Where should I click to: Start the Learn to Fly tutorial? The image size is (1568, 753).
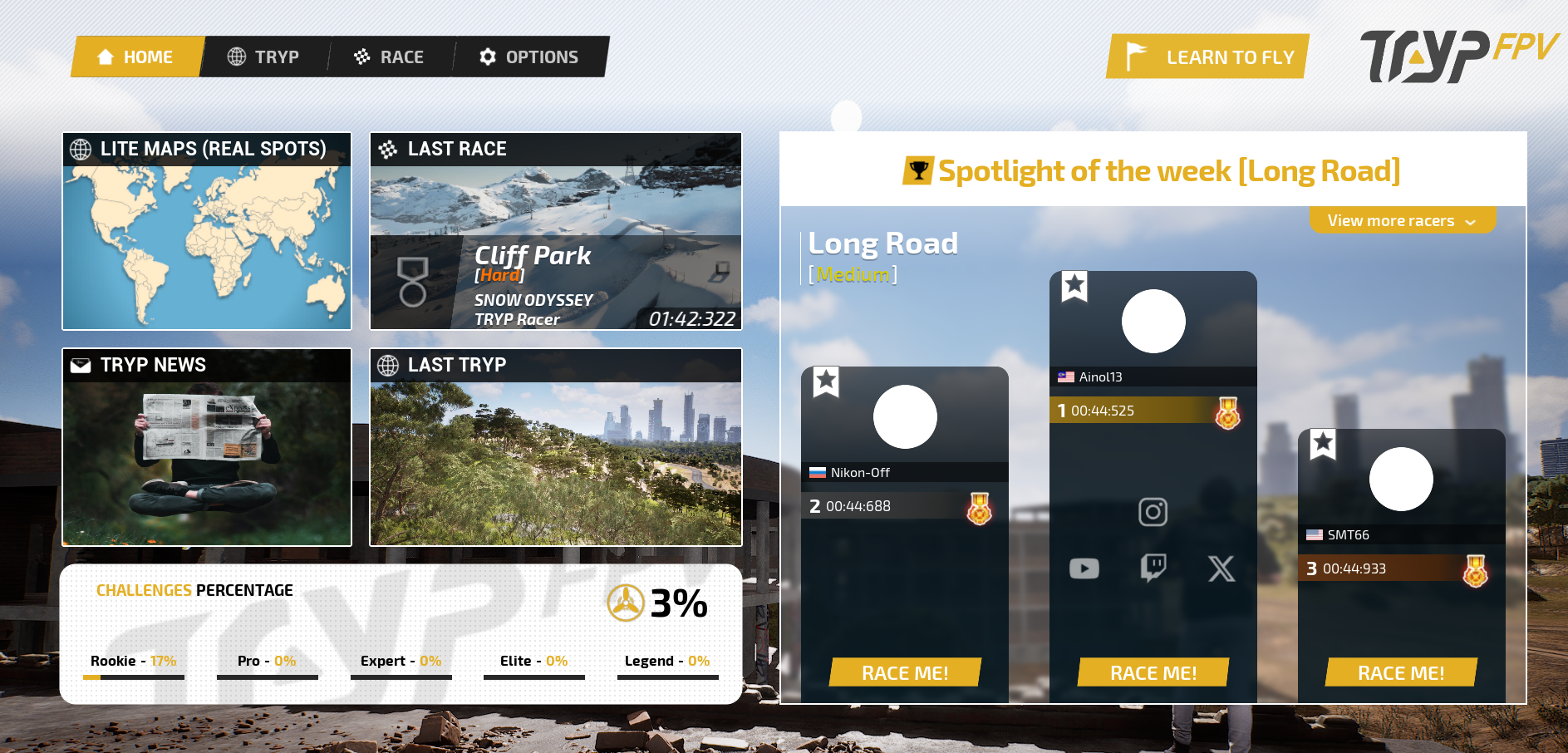click(1209, 57)
